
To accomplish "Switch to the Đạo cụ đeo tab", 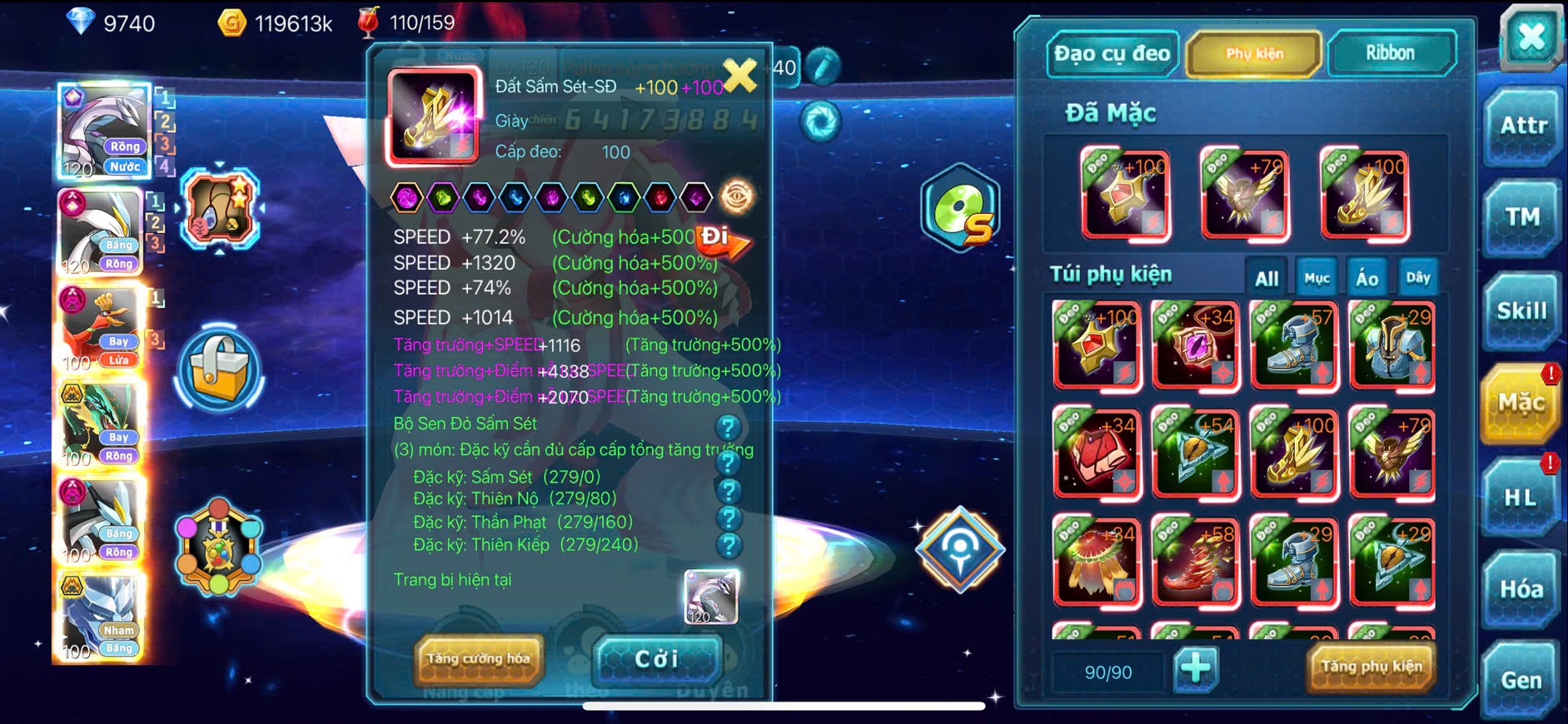I will point(1112,54).
